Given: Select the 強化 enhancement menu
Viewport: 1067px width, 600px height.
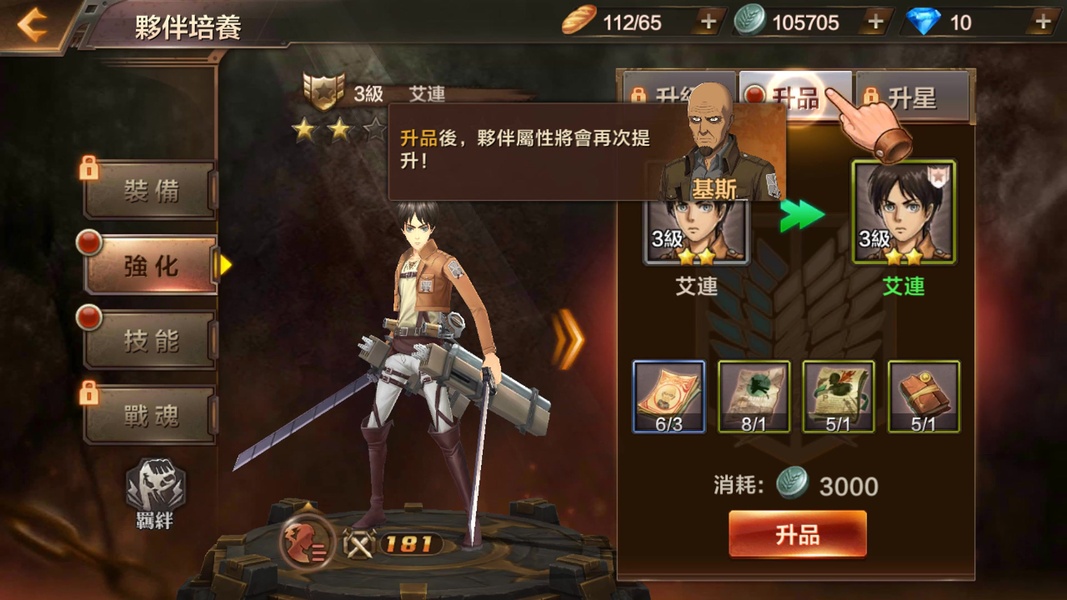Looking at the screenshot, I should pos(150,266).
